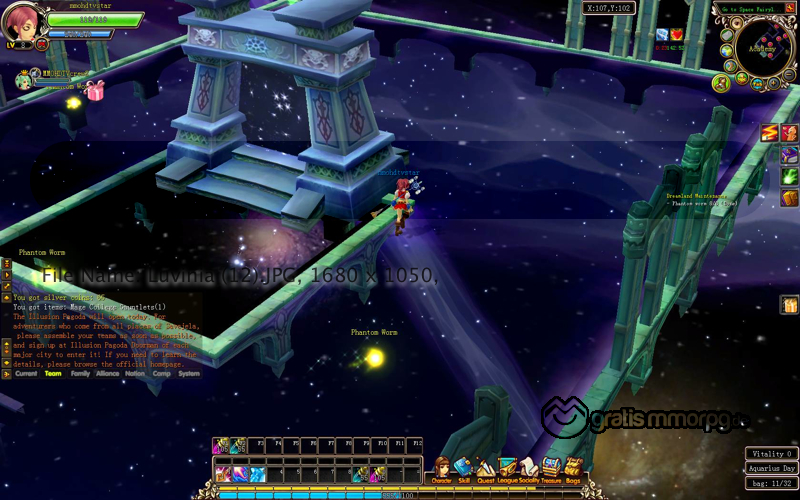
Task: Switch chat to the Alliance tab
Action: pos(108,374)
